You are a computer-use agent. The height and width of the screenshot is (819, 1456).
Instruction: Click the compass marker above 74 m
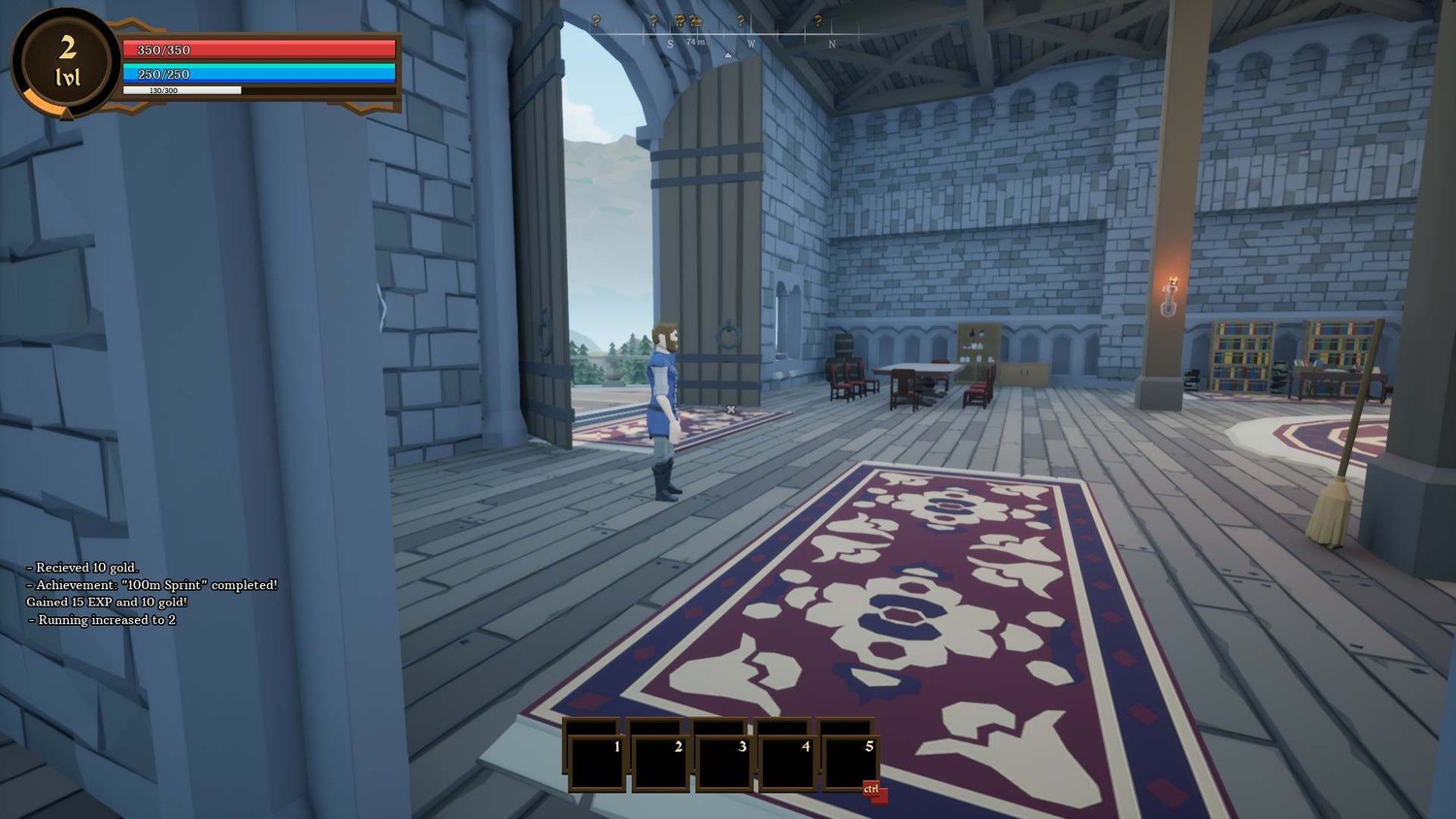coord(695,21)
